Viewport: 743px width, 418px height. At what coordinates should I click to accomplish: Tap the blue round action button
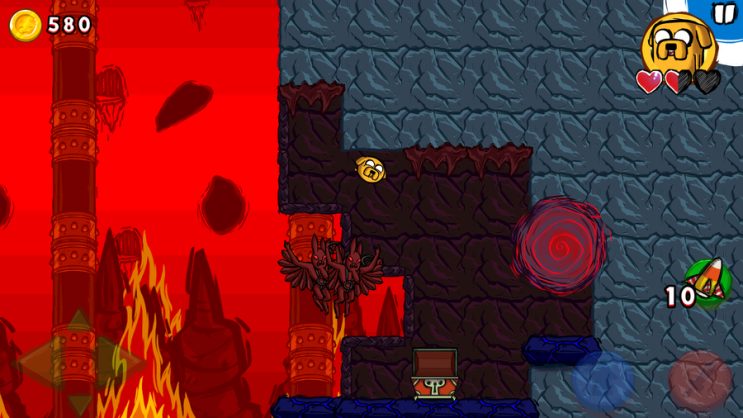tap(603, 381)
